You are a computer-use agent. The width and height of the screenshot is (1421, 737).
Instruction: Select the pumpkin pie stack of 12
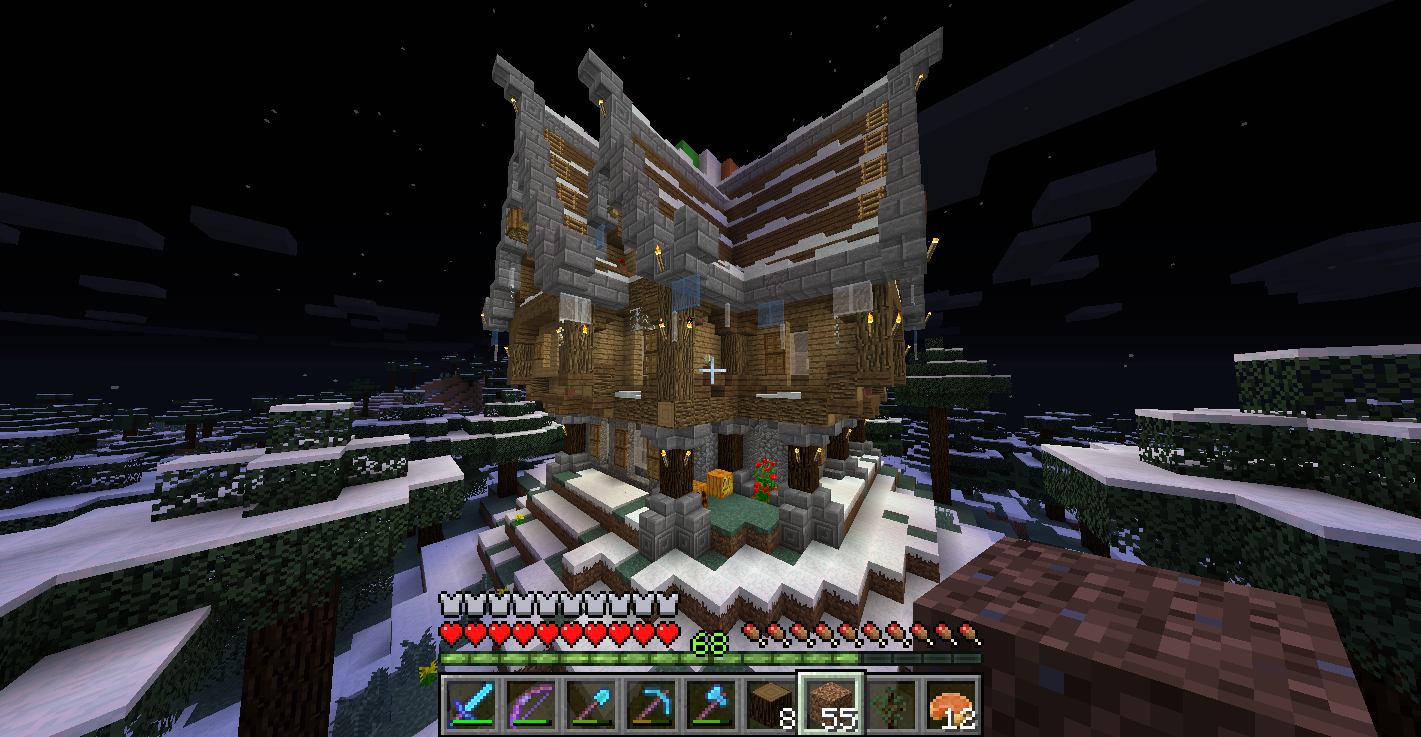click(951, 703)
